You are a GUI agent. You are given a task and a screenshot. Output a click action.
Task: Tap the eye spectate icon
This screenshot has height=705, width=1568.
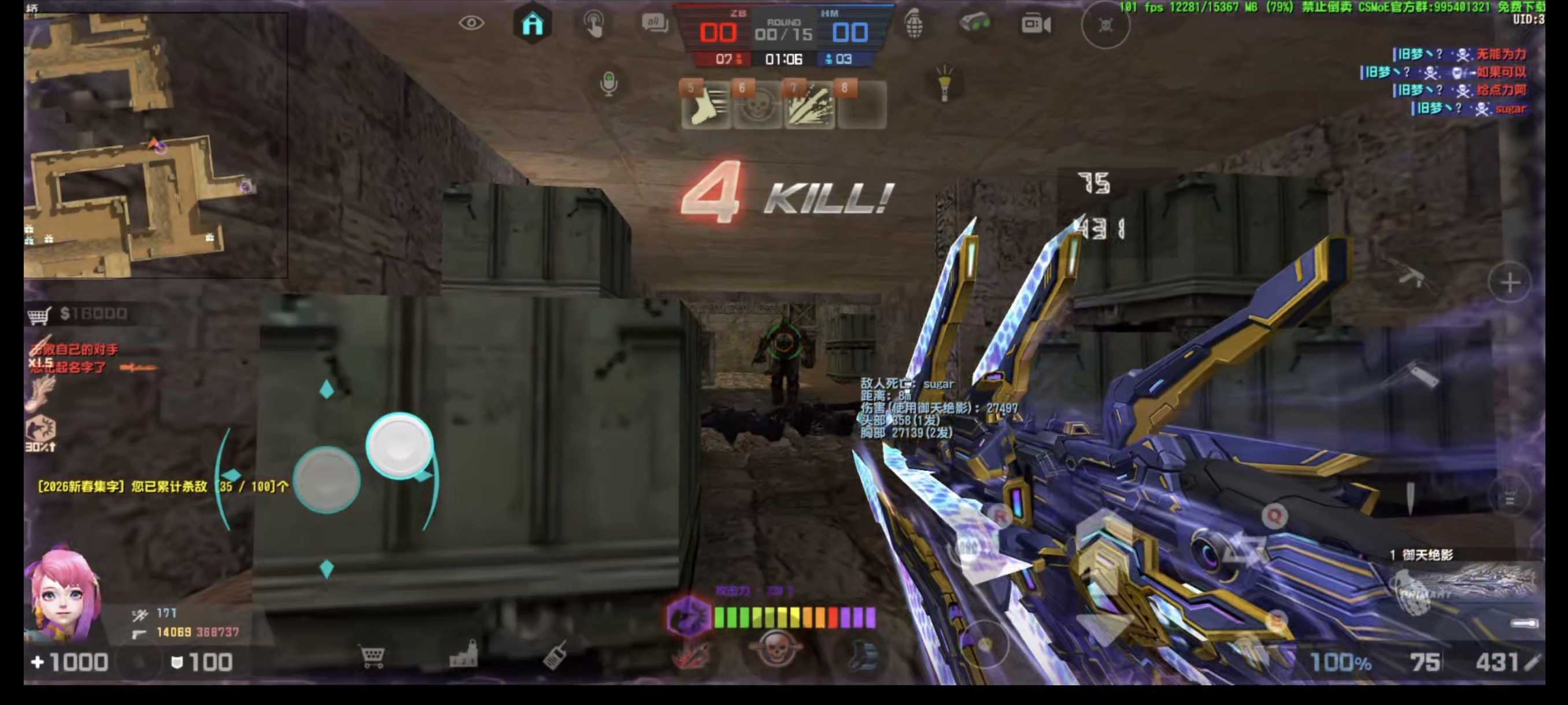click(471, 24)
